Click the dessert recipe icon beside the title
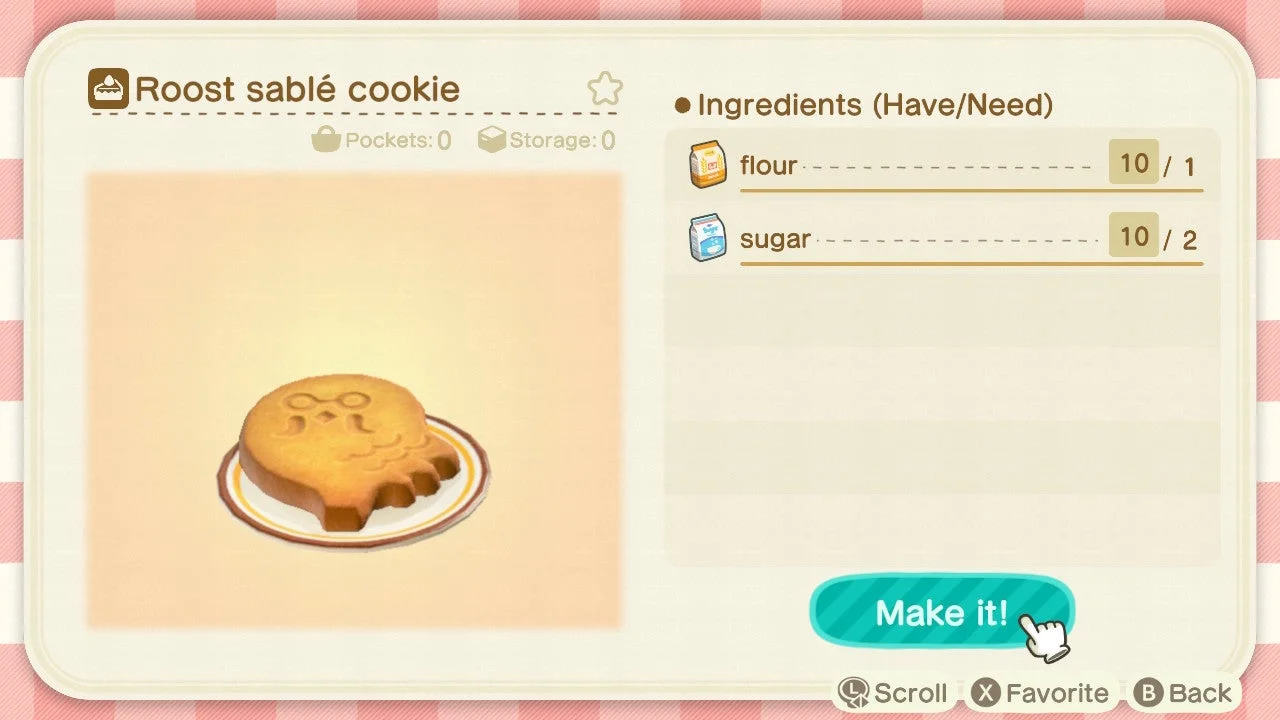This screenshot has height=720, width=1280. point(108,88)
